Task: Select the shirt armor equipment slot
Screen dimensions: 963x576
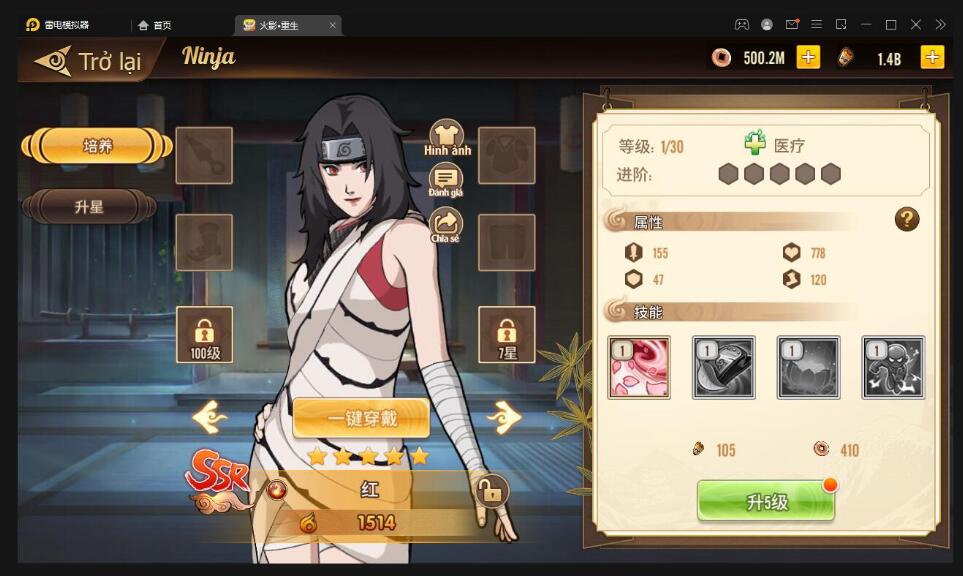Action: click(x=506, y=155)
